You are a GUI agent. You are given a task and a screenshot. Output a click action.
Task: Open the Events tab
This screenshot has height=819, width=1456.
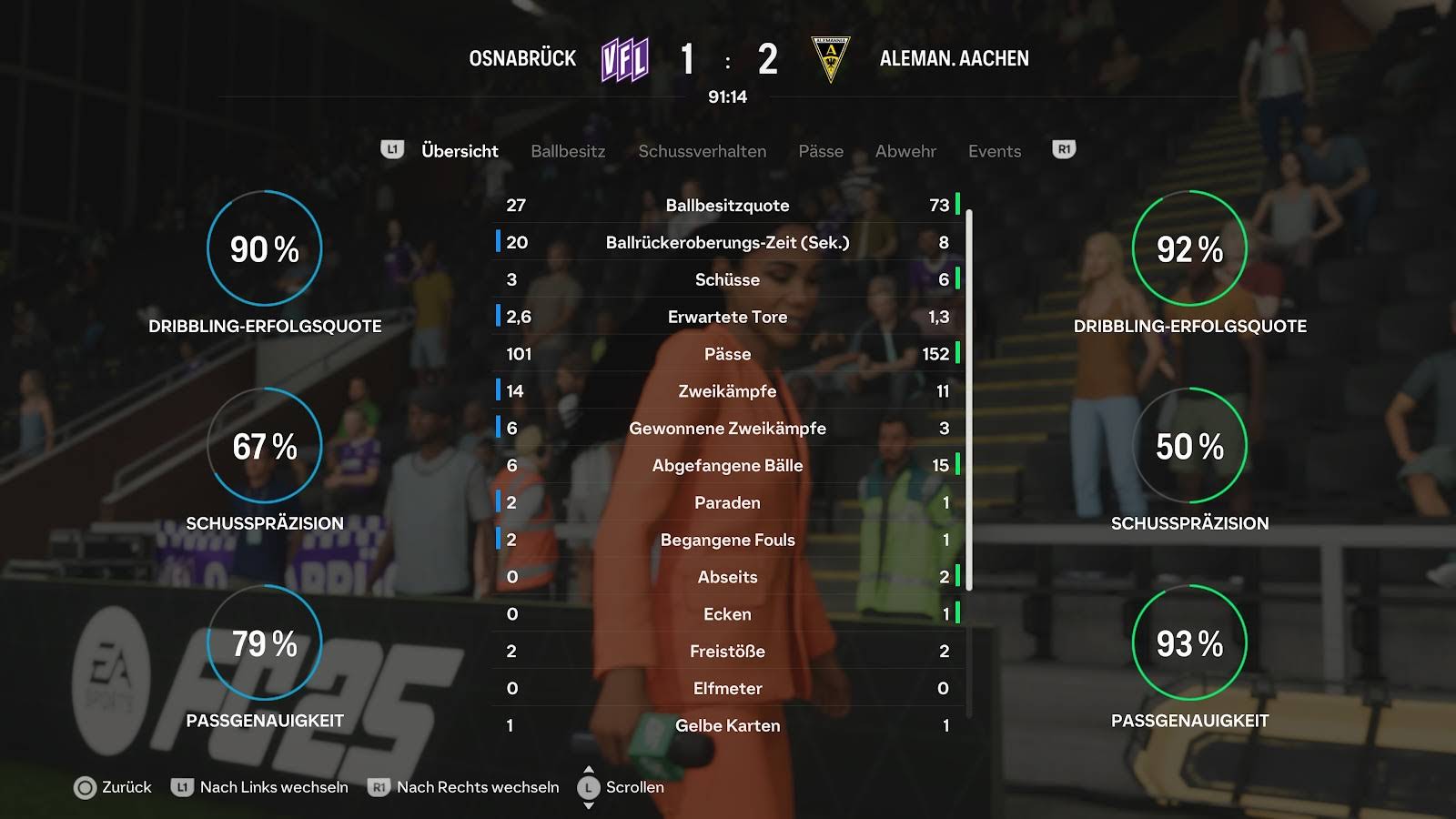point(995,151)
